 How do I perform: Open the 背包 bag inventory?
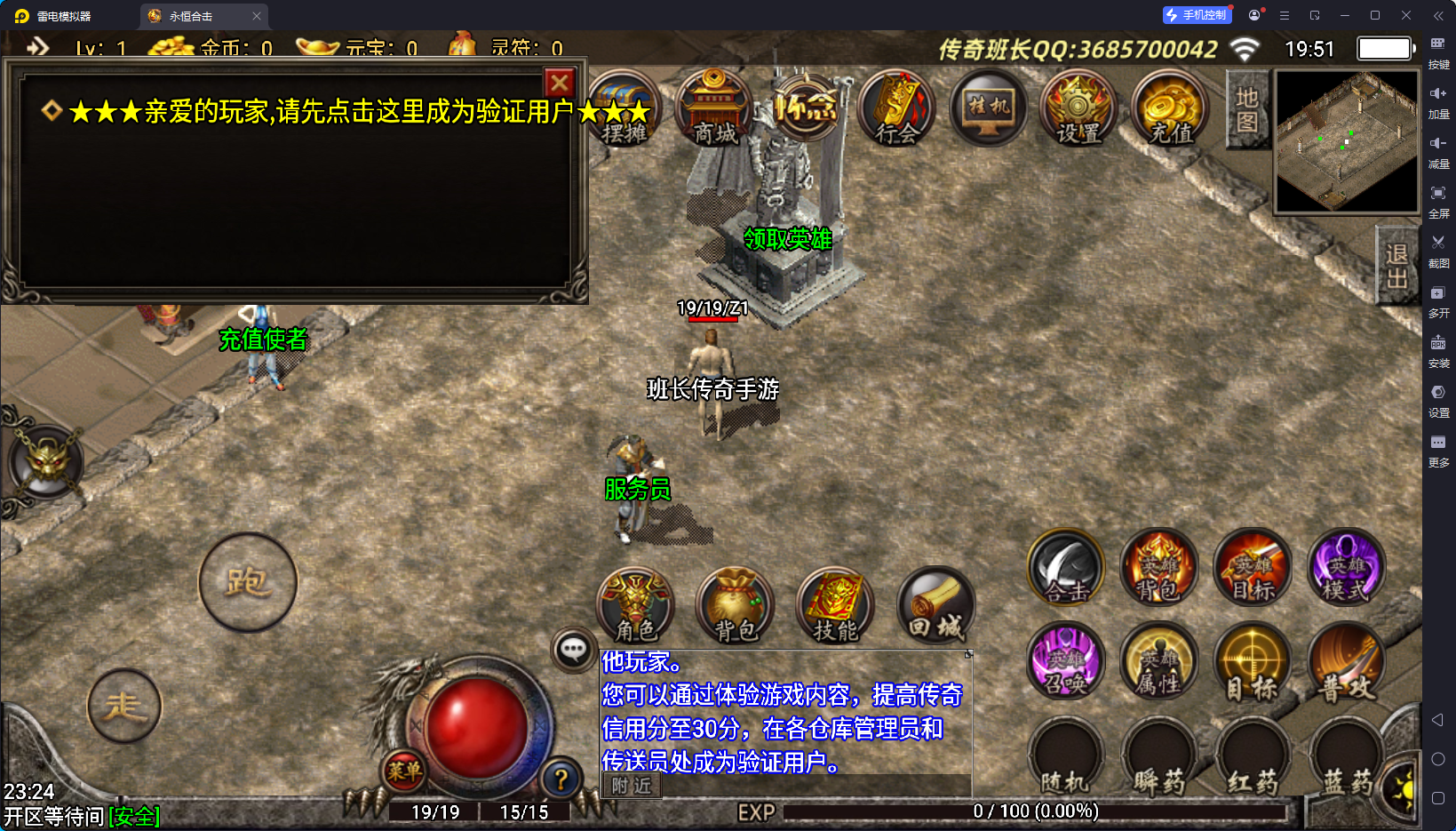(x=736, y=606)
